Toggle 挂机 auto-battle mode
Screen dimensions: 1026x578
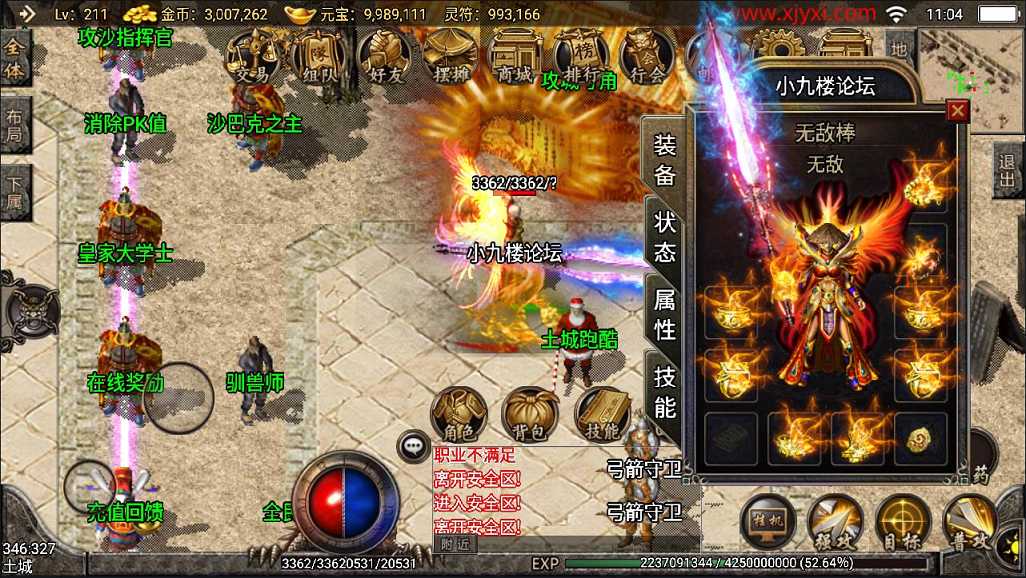click(768, 522)
